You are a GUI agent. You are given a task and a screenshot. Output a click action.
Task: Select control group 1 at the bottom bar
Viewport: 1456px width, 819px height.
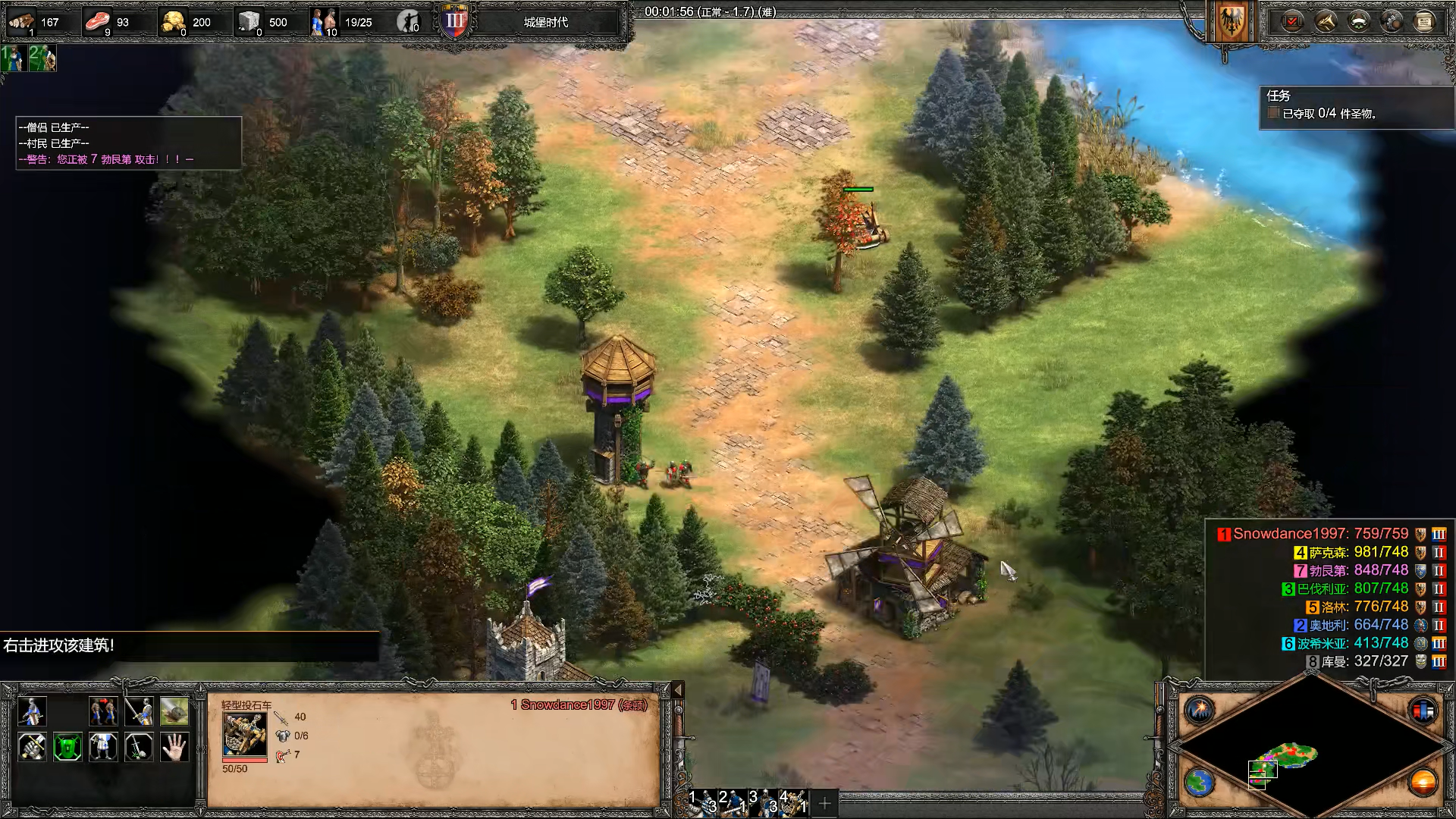pyautogui.click(x=702, y=802)
